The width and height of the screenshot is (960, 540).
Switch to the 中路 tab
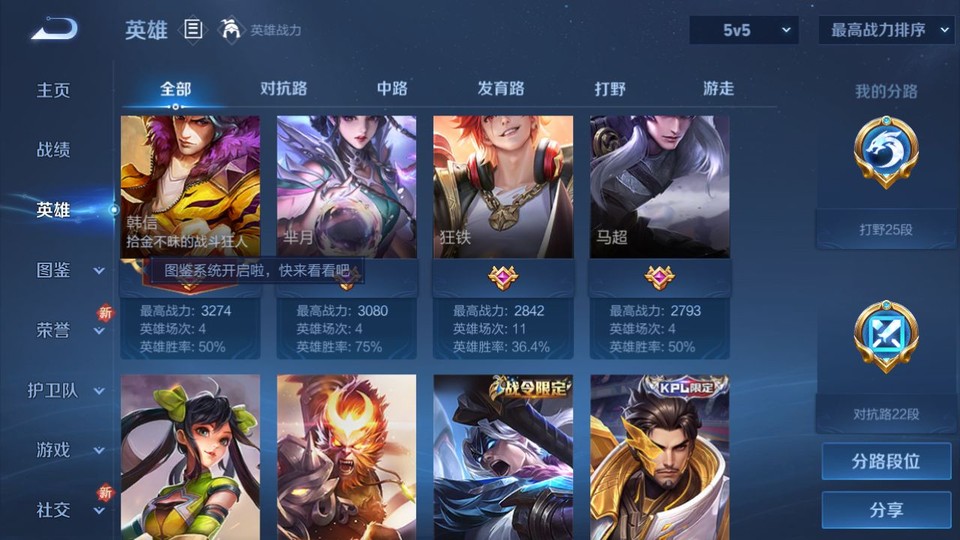pos(392,88)
